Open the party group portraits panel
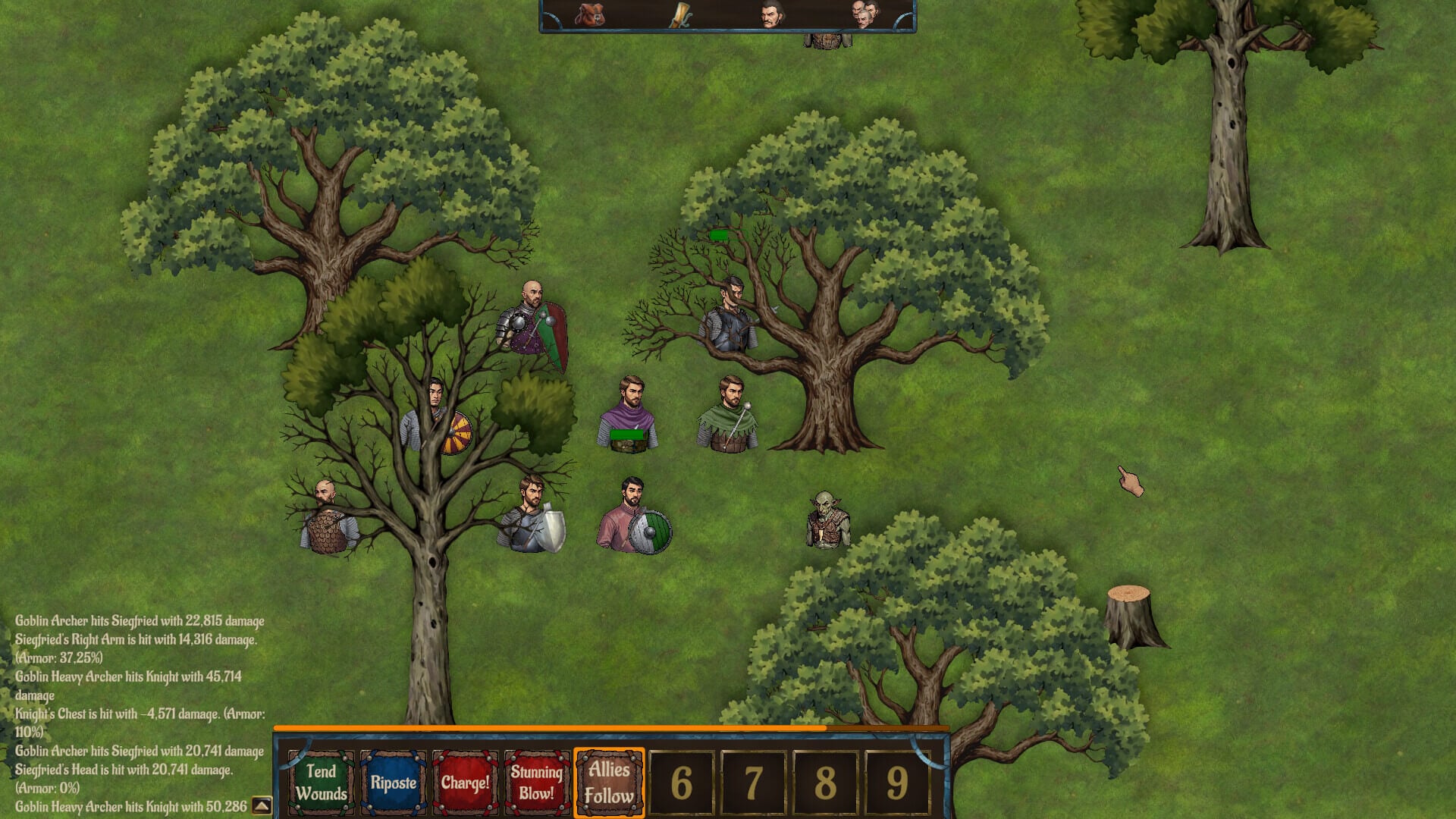Image resolution: width=1456 pixels, height=819 pixels. point(864,14)
